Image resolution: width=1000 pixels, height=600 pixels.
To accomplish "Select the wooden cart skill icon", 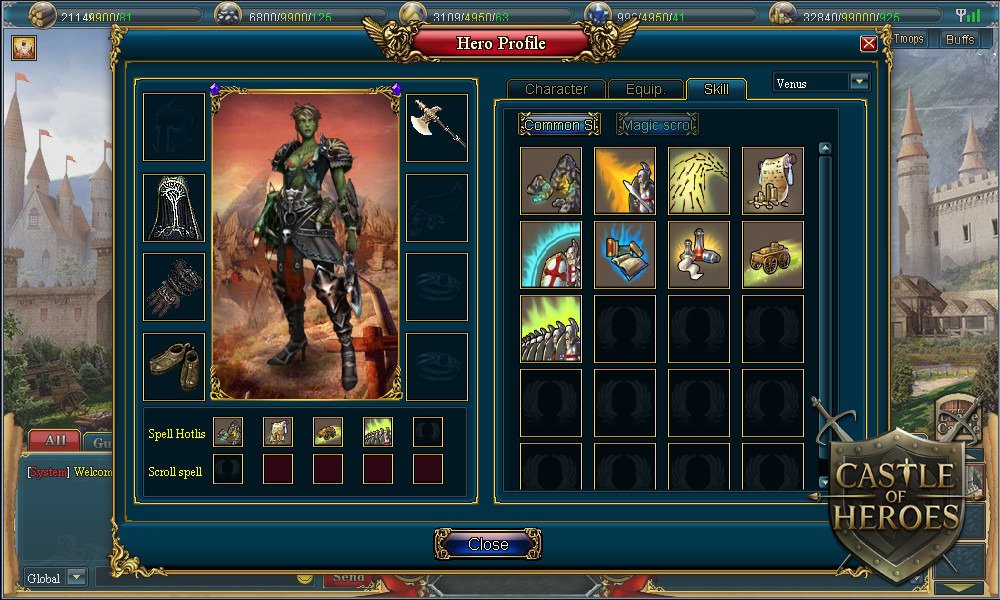I will pos(773,255).
